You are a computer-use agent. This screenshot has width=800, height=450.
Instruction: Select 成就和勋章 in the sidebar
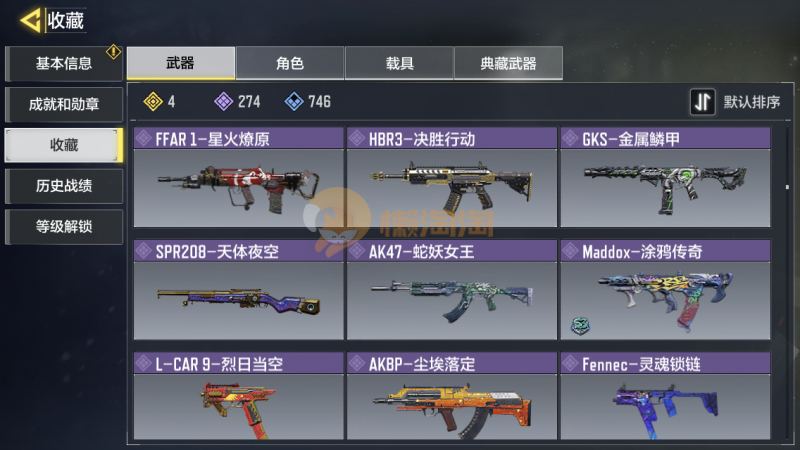pos(64,104)
